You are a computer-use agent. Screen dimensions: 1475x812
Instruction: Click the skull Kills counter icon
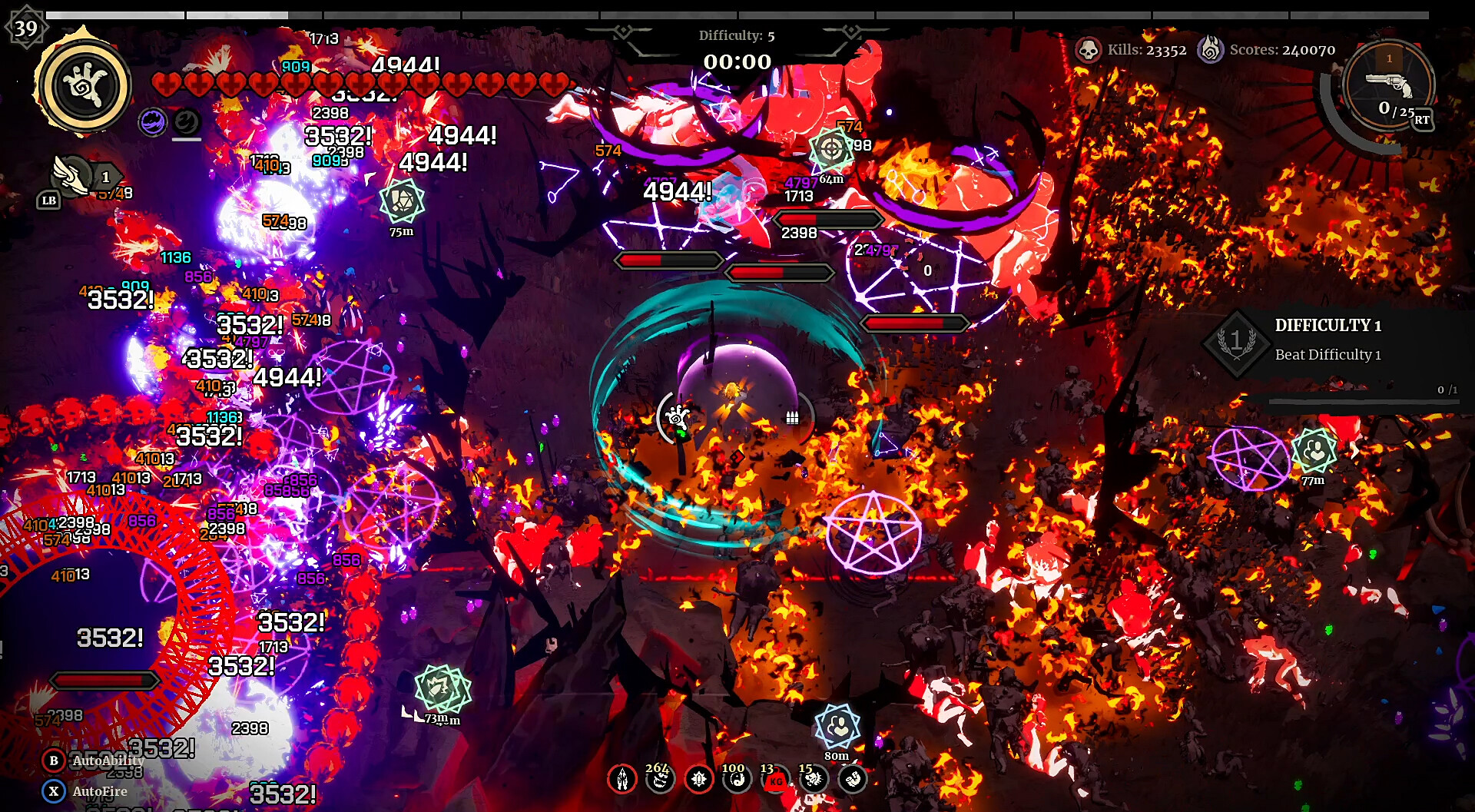coord(1088,50)
